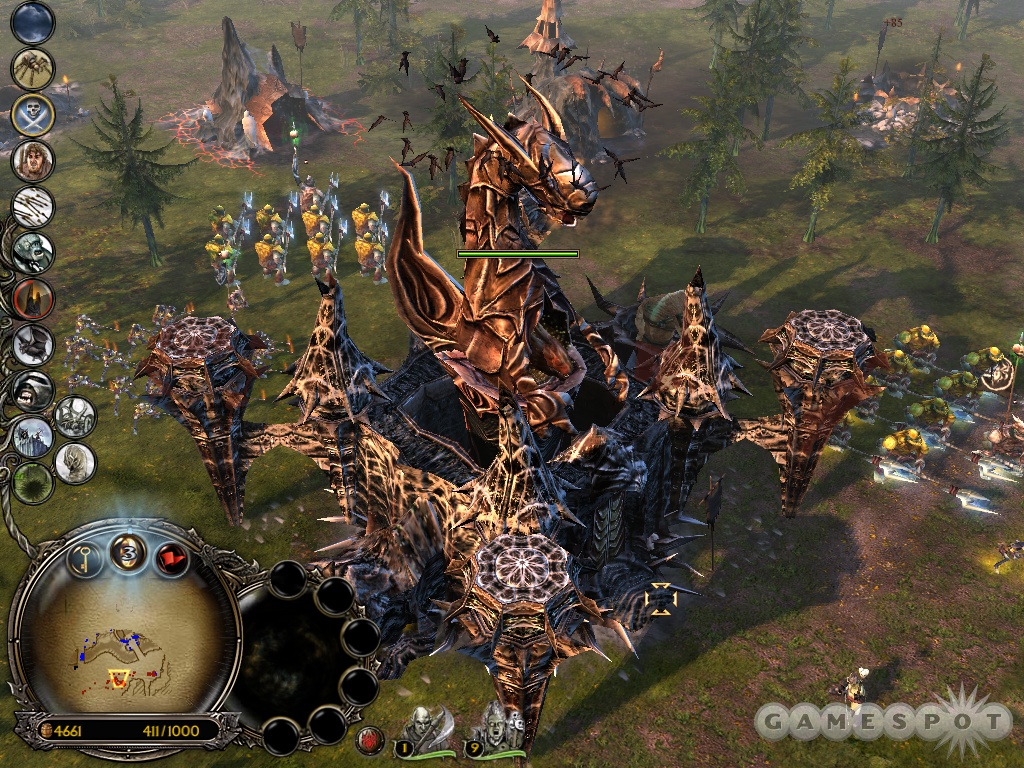Viewport: 1024px width, 768px height.
Task: Click the golden key button above minimap
Action: 86,556
